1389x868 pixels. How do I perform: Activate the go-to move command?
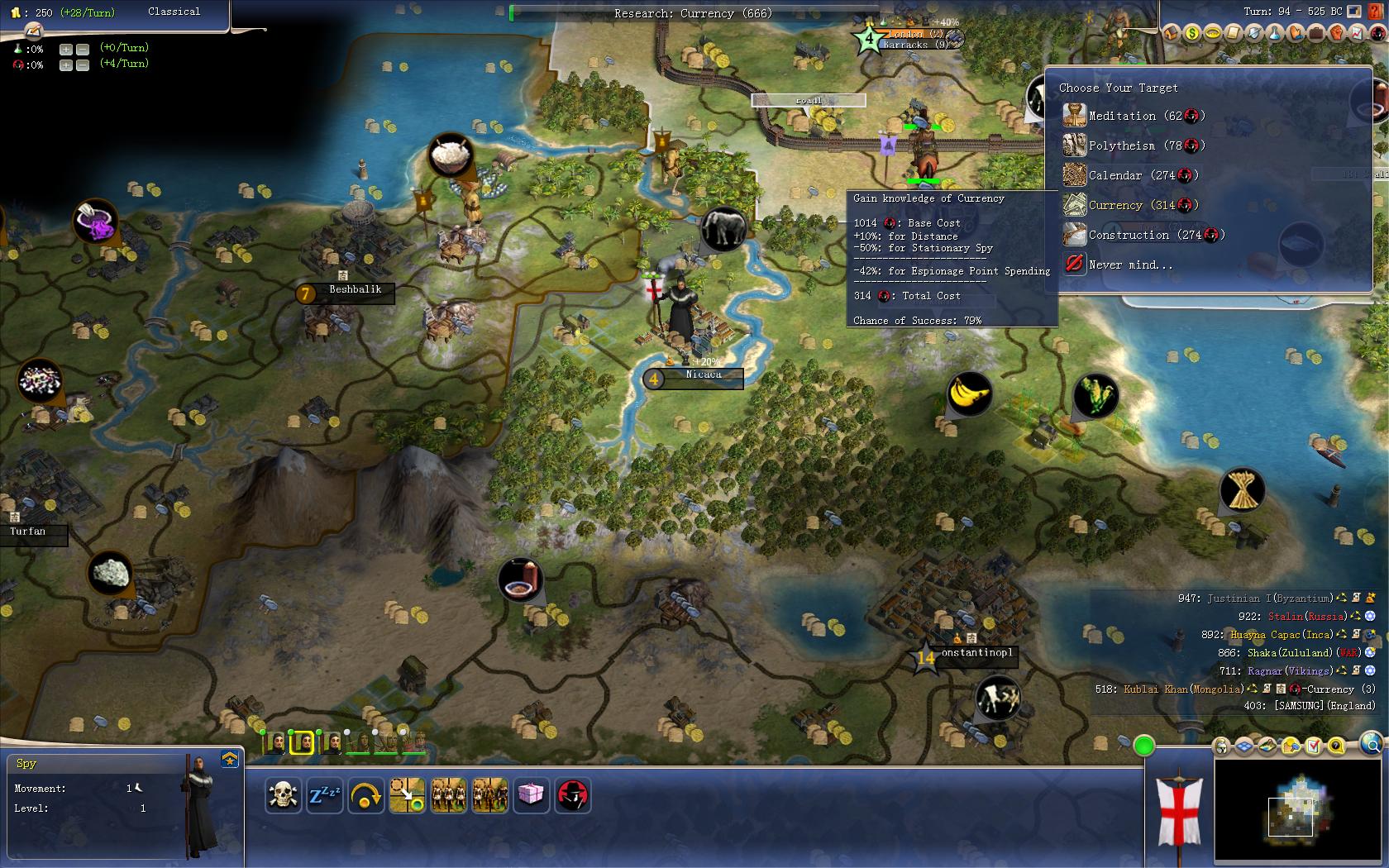pyautogui.click(x=407, y=795)
